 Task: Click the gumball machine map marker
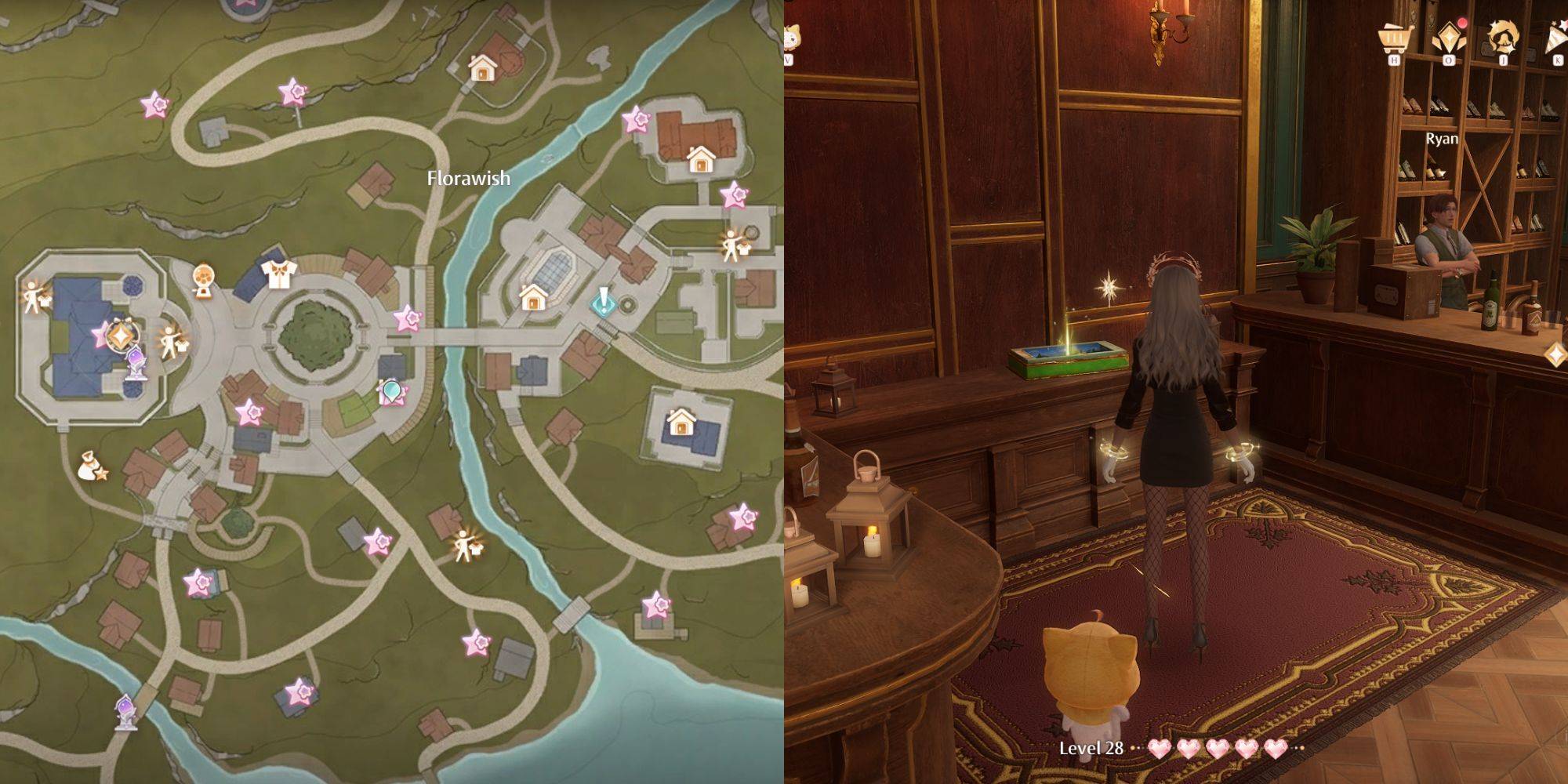tap(205, 280)
